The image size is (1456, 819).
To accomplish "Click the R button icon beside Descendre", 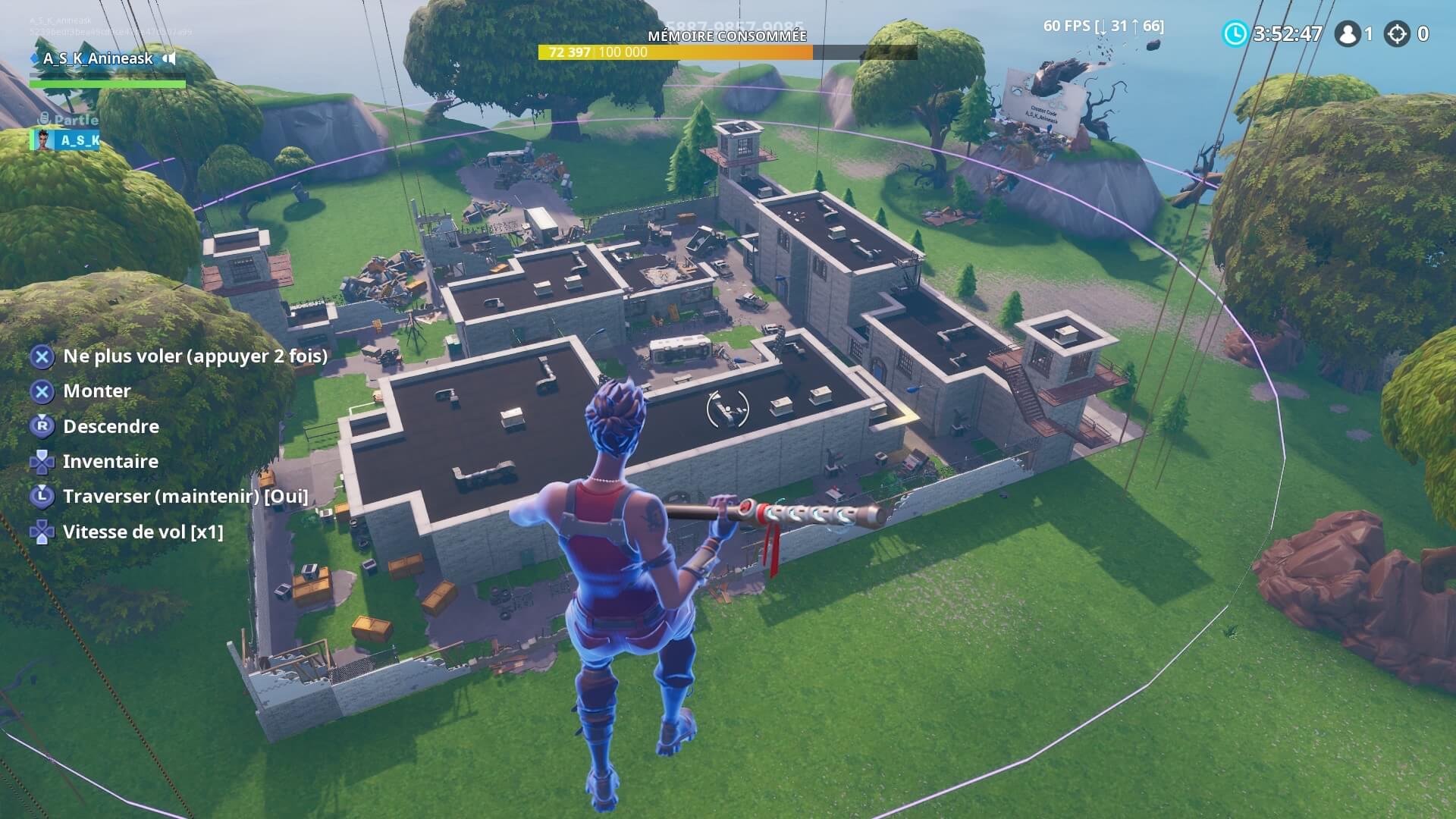I will click(42, 426).
